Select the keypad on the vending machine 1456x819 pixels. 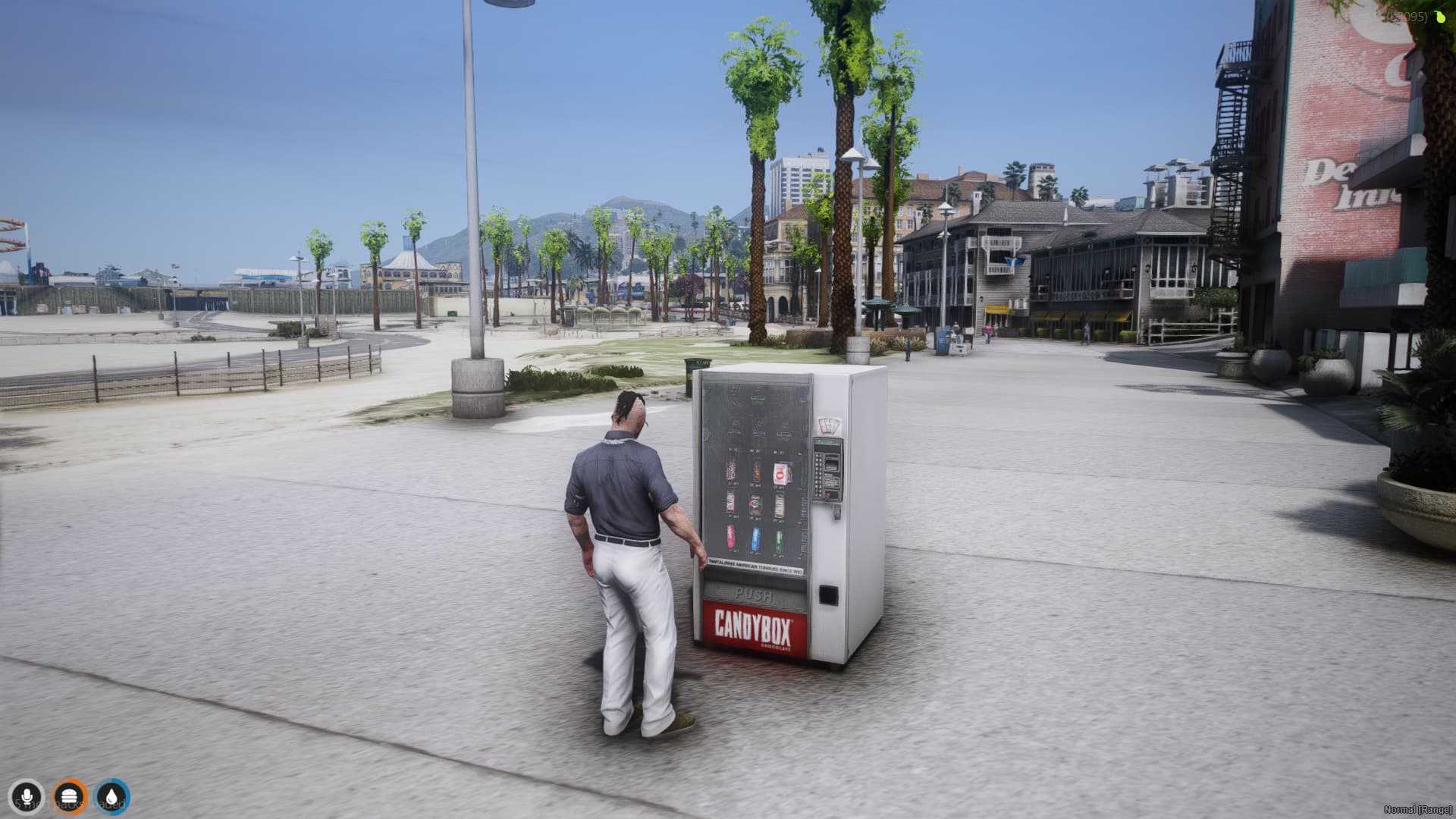[x=818, y=474]
